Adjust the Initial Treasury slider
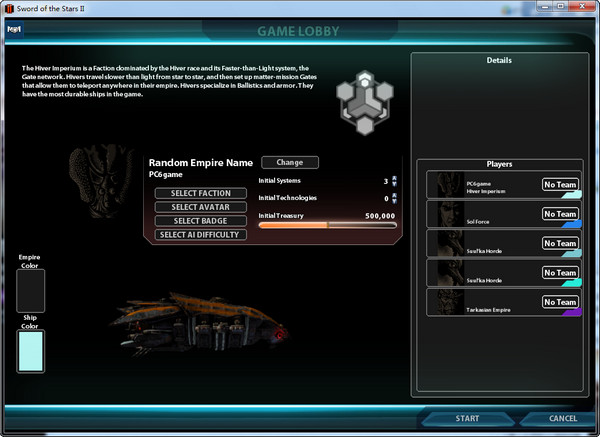This screenshot has width=600, height=437. click(x=327, y=226)
